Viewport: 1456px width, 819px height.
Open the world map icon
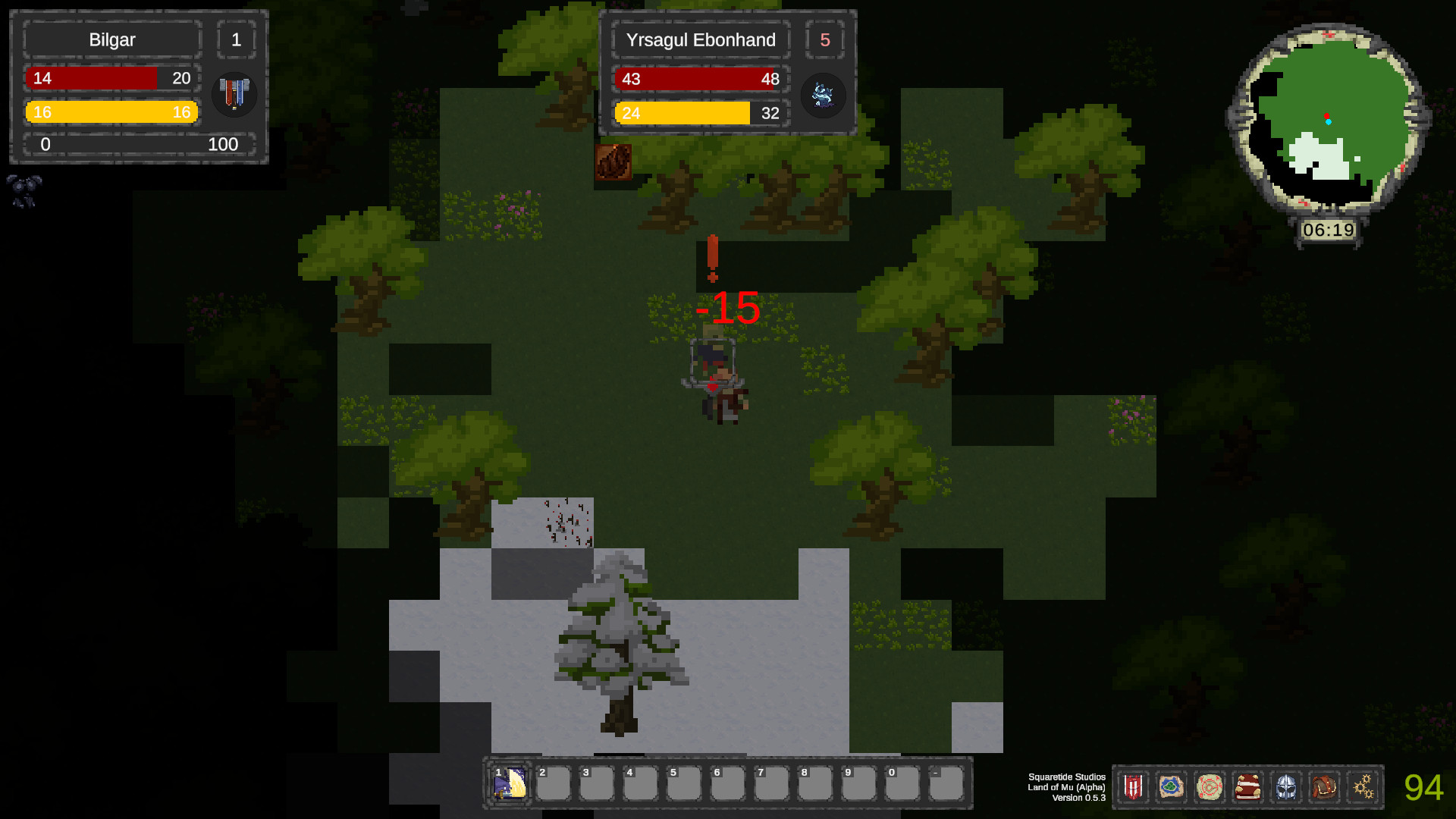point(1172,787)
